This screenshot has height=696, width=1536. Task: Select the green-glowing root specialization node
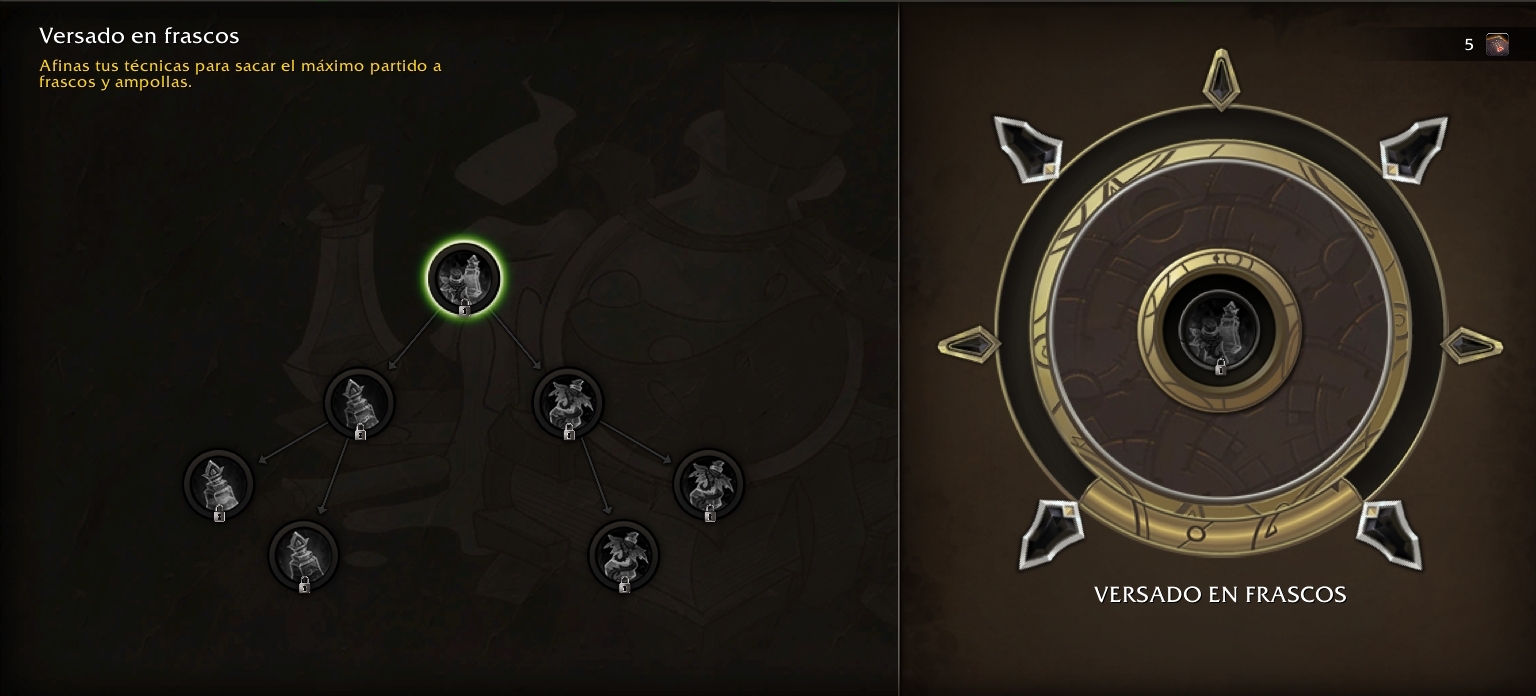pyautogui.click(x=464, y=278)
